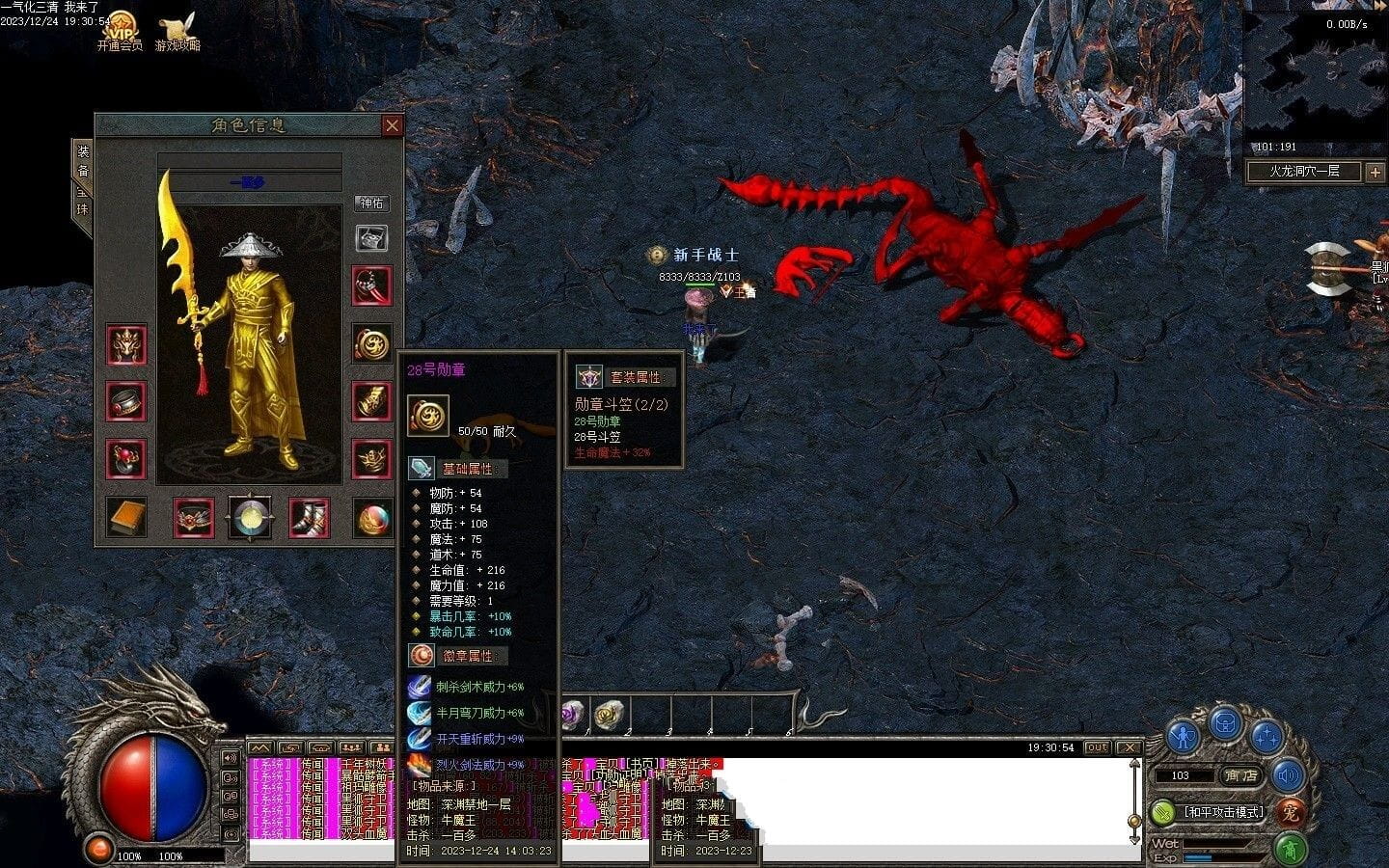Open the skills sparkle icon in bottom-right HUD
1389x868 pixels.
coord(1266,737)
